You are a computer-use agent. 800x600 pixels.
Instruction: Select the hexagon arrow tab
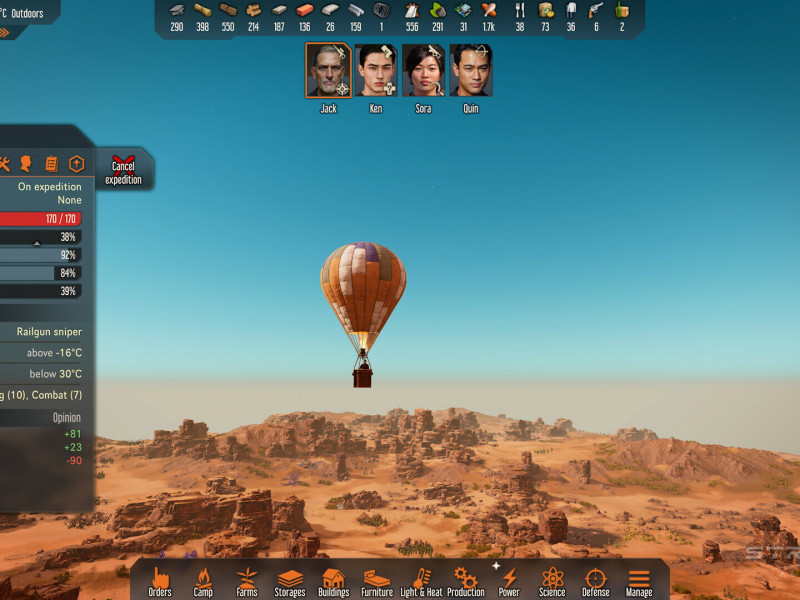(76, 164)
